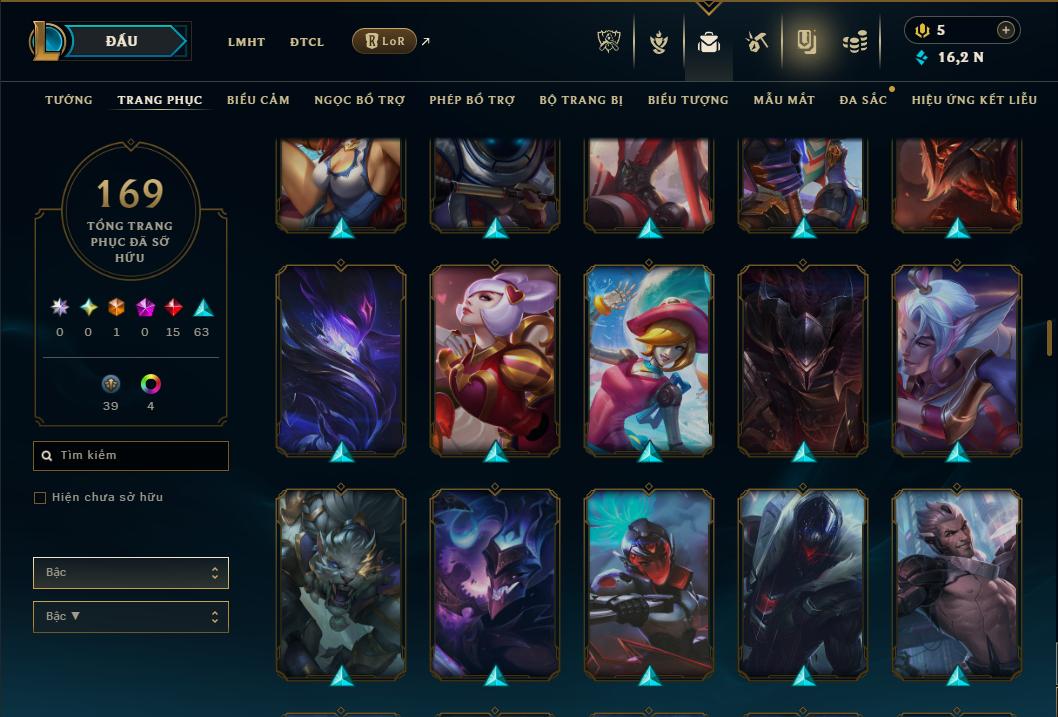
Task: Switch to the BIỂU CẢM tab
Action: click(258, 100)
